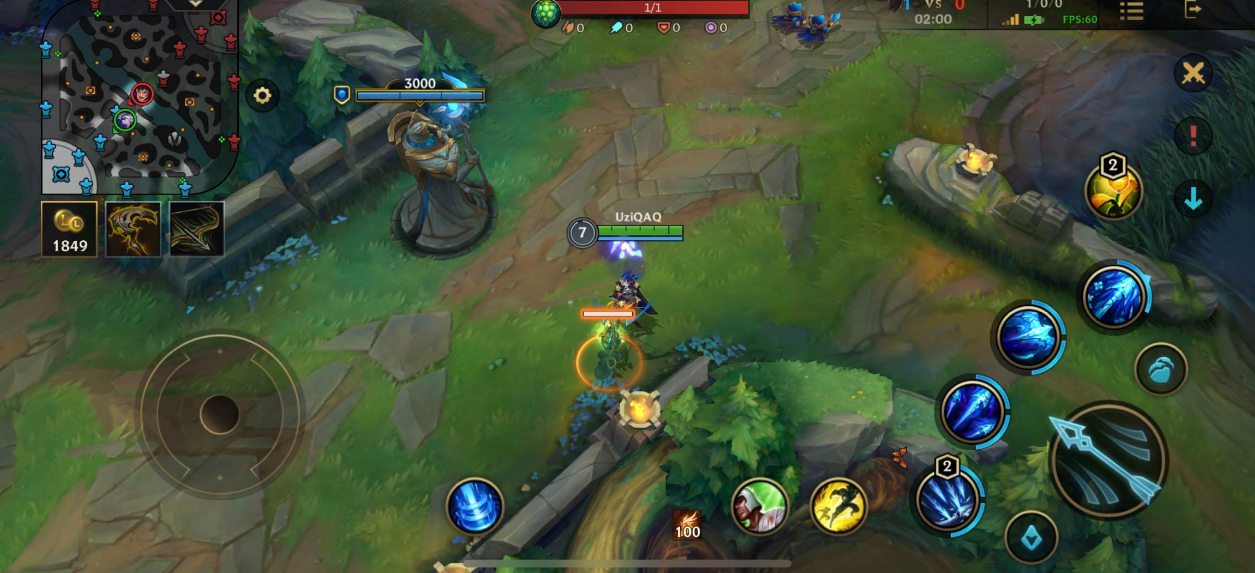Fire the arrow basic attack button

(1108, 460)
